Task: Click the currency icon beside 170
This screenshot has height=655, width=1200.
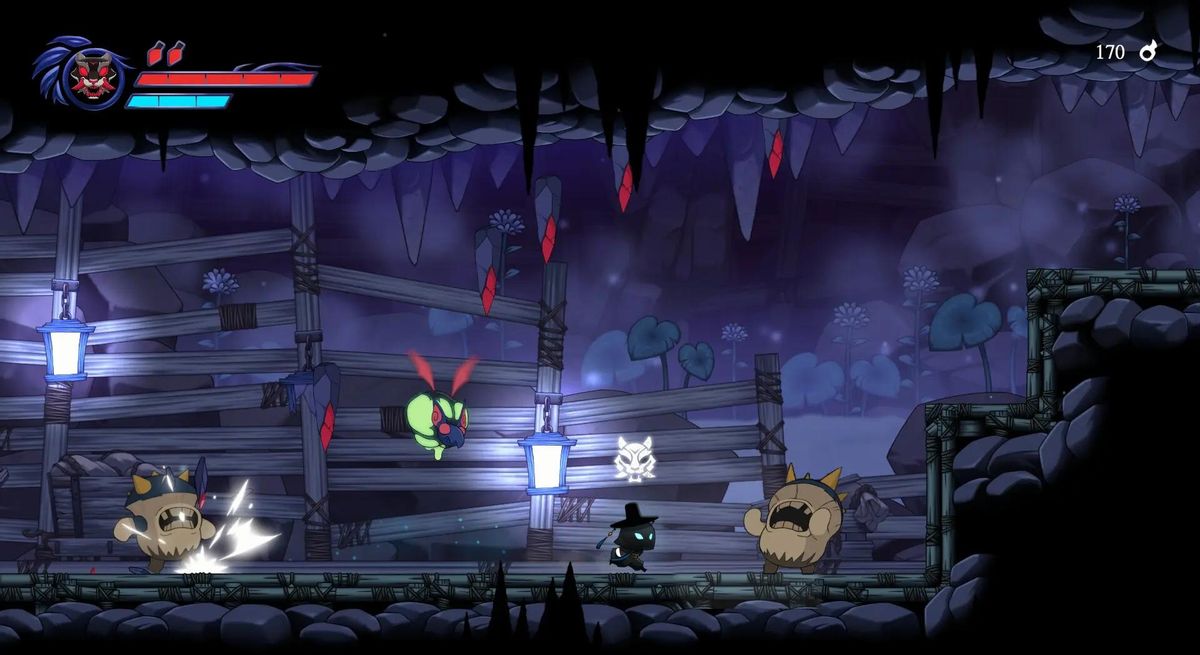Action: (1148, 51)
